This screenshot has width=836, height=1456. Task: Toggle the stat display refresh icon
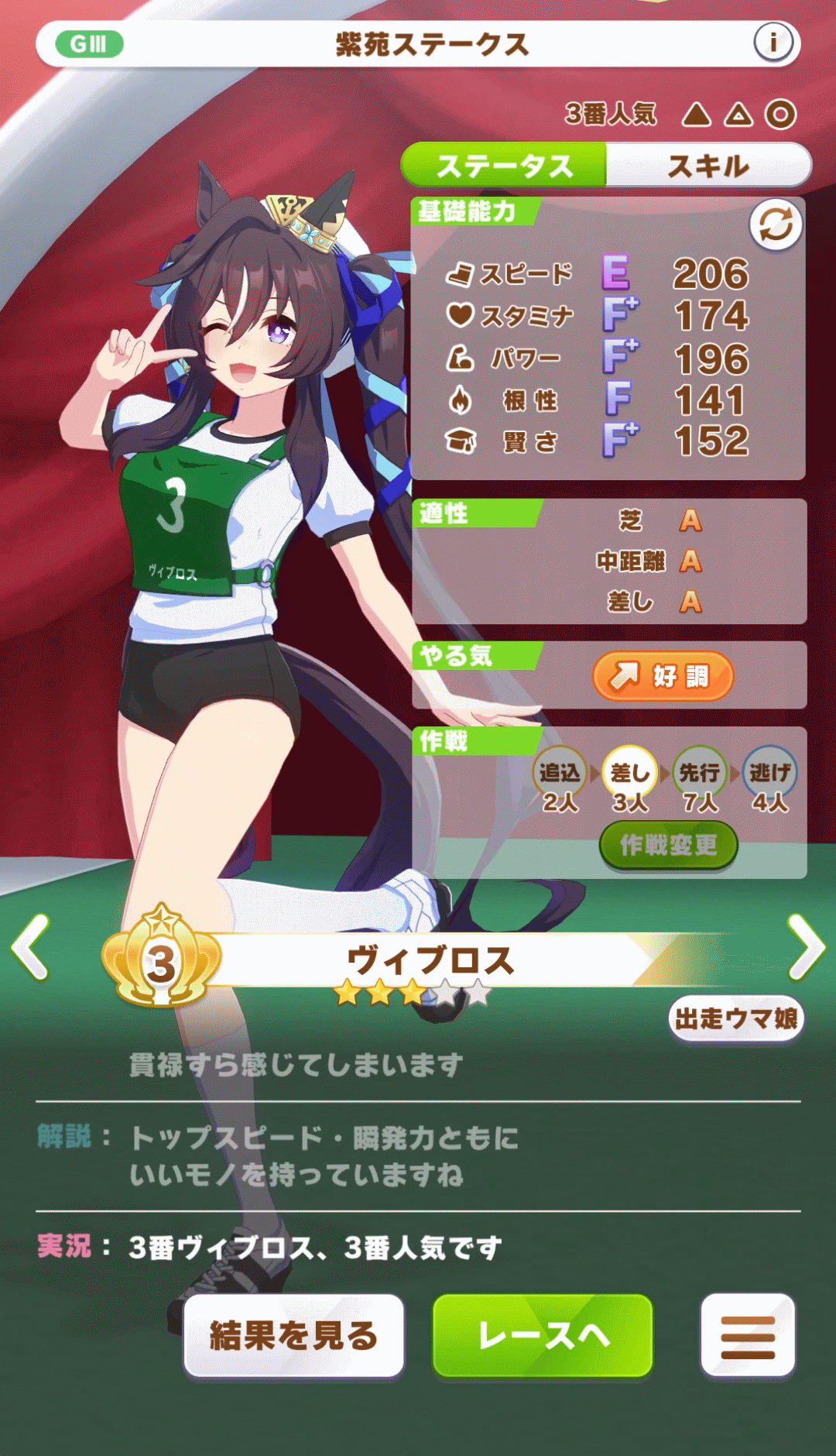coord(776,225)
